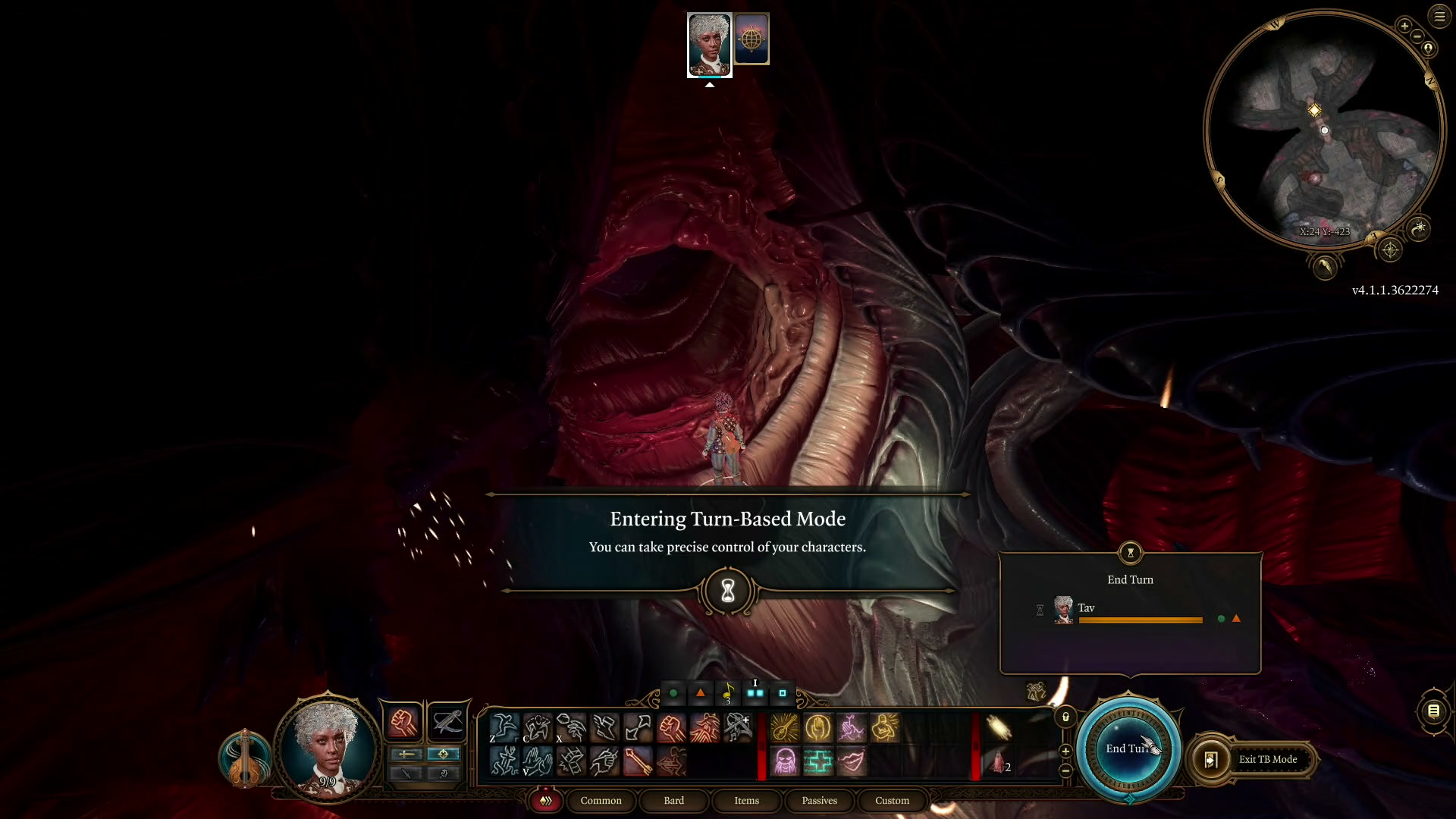Switch to the Items tab
The image size is (1456, 819).
[x=746, y=800]
